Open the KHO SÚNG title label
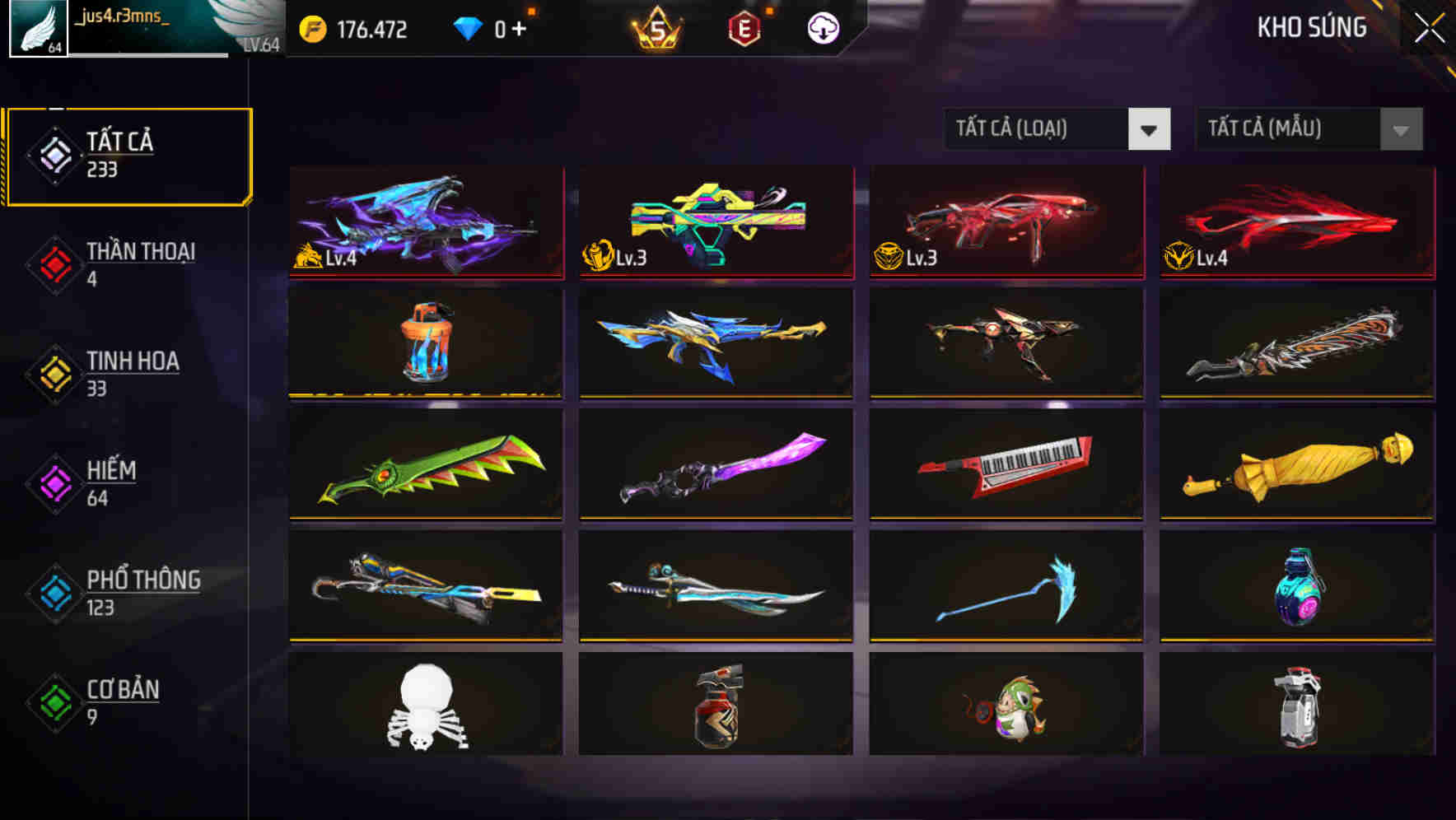The height and width of the screenshot is (820, 1456). pyautogui.click(x=1311, y=27)
